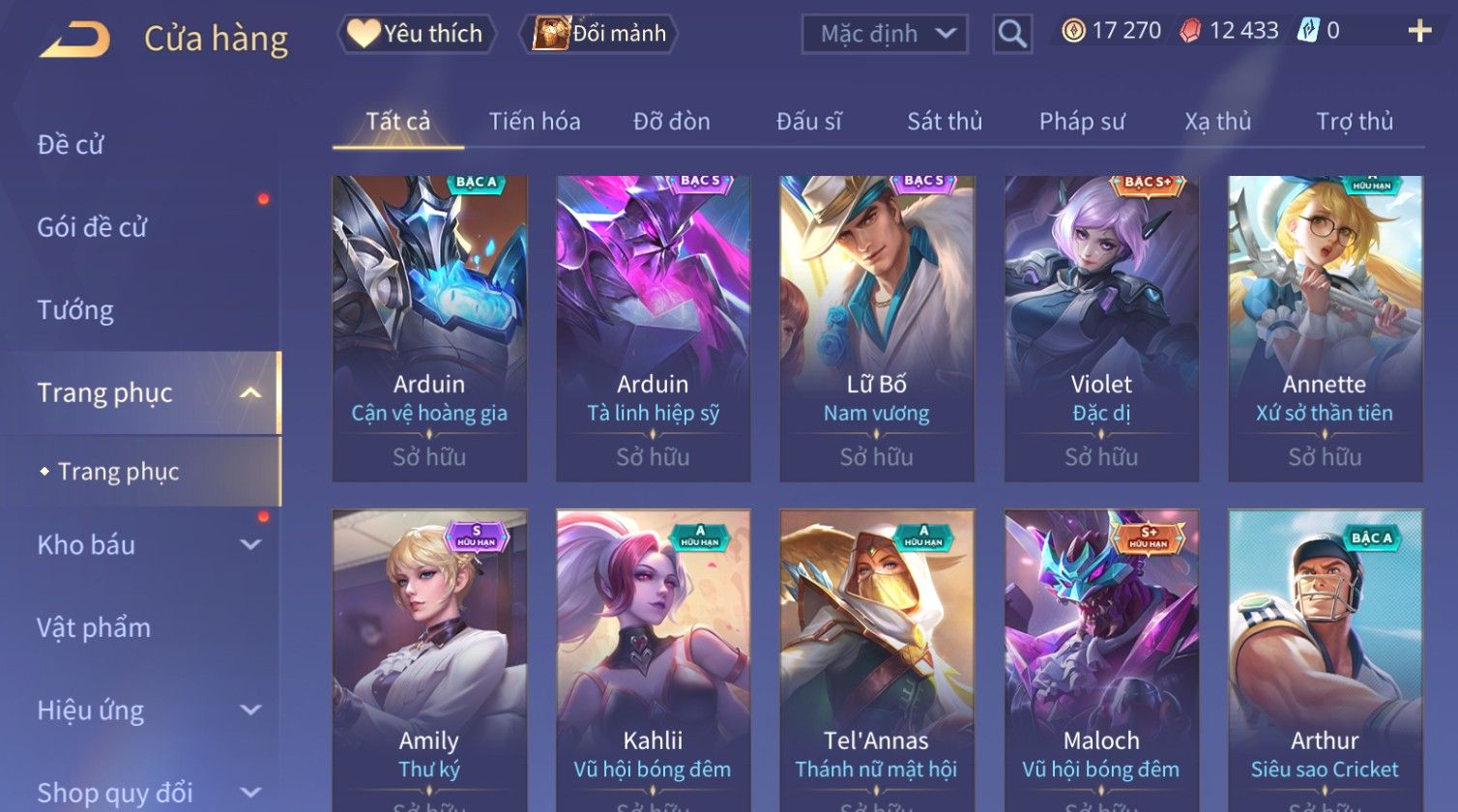The image size is (1458, 812).
Task: Open the Tướng heroes section
Action: click(75, 310)
